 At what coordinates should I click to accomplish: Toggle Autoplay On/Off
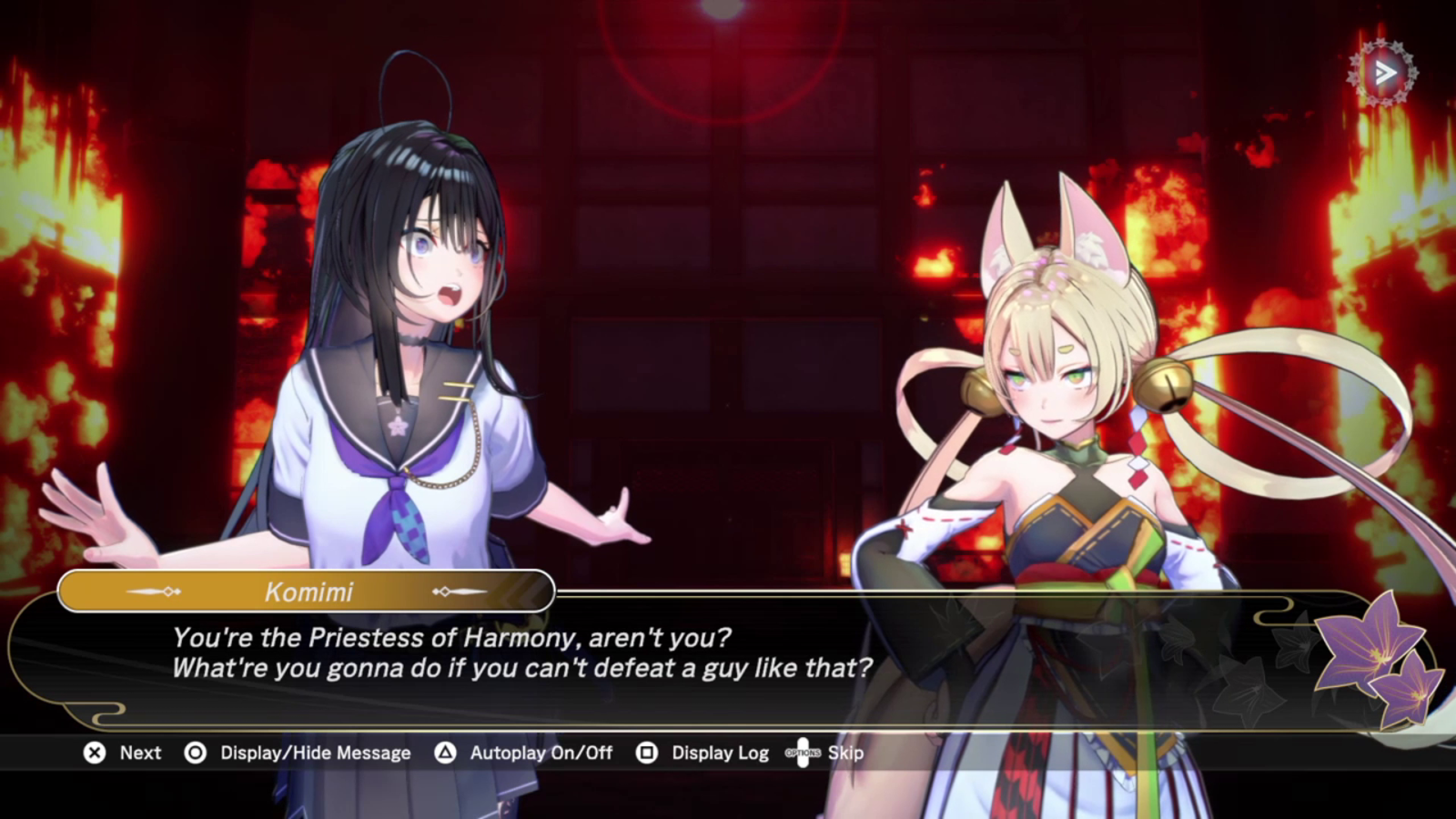pos(540,753)
